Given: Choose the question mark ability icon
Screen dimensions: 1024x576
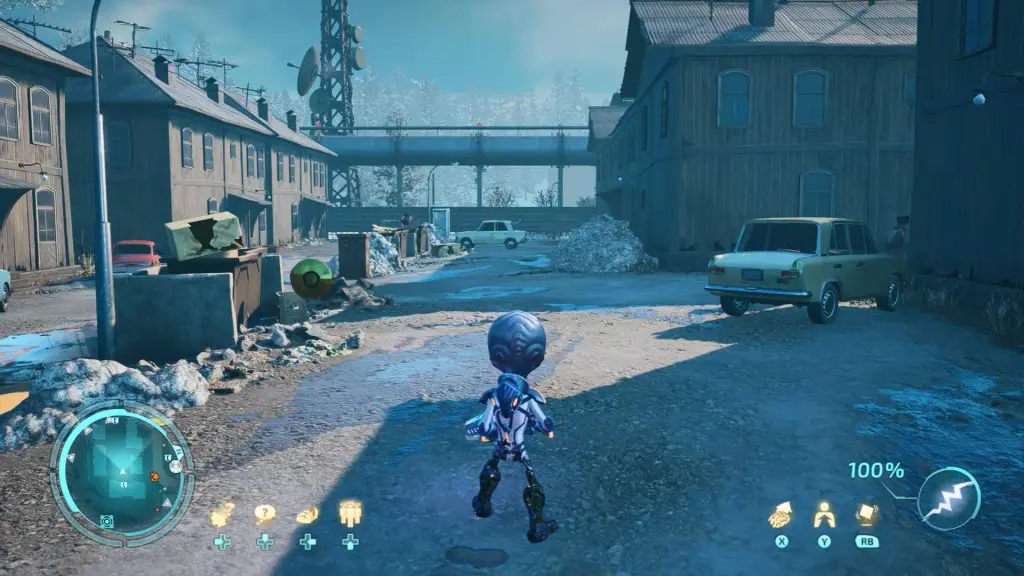Looking at the screenshot, I should (x=264, y=514).
